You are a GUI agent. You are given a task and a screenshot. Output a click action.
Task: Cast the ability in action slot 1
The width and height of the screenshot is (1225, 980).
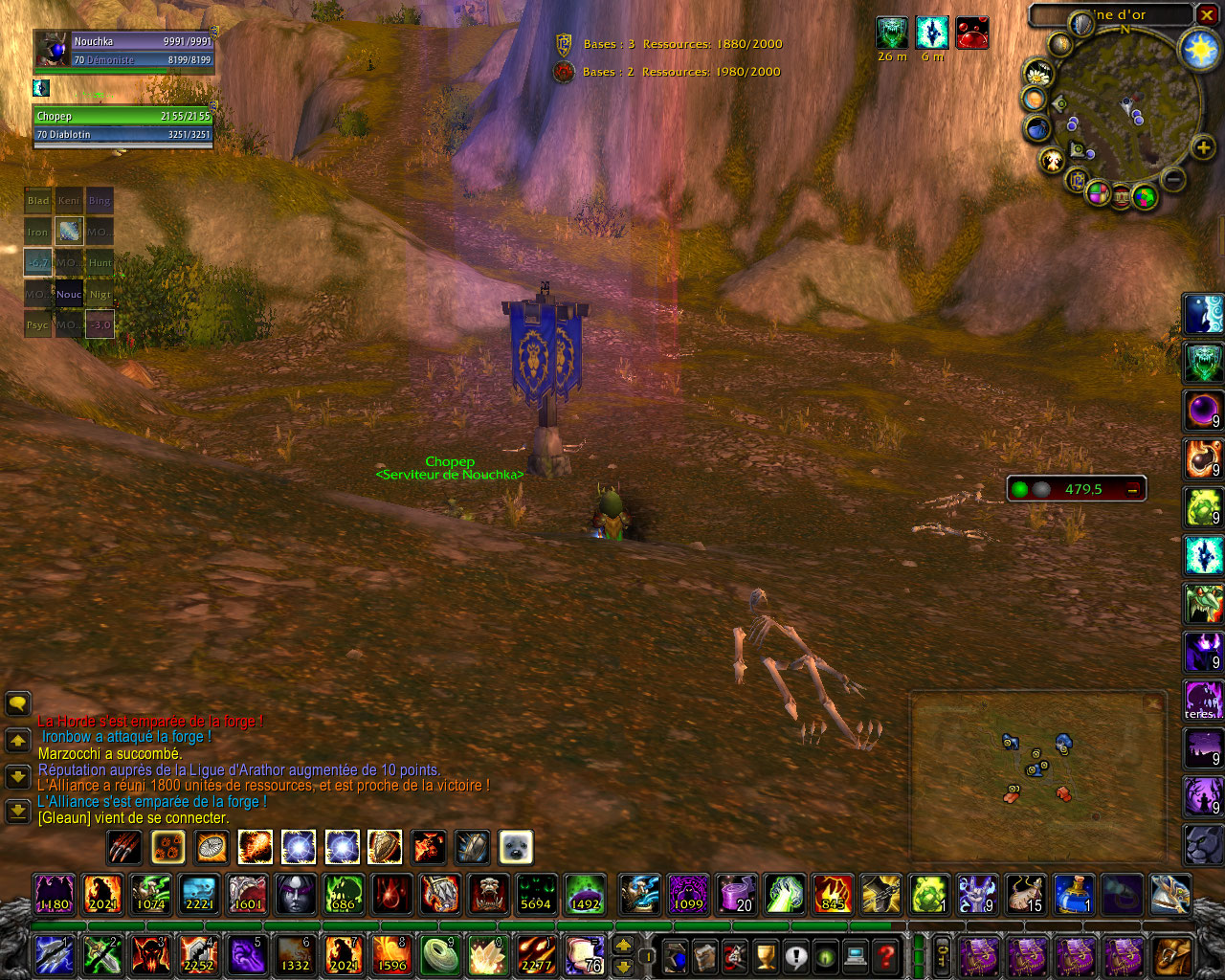point(54,955)
